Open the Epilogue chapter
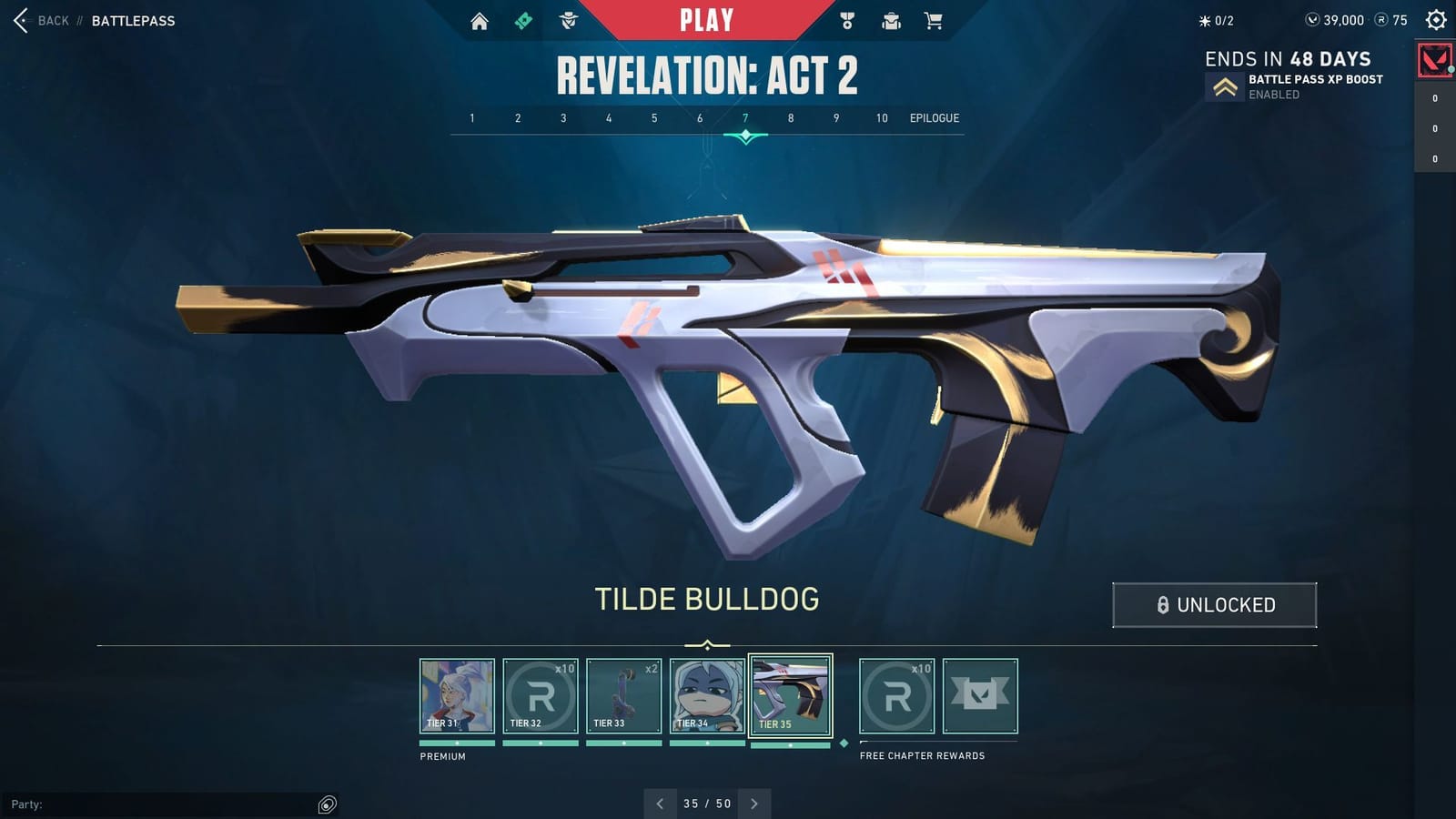Image resolution: width=1456 pixels, height=819 pixels. (935, 117)
